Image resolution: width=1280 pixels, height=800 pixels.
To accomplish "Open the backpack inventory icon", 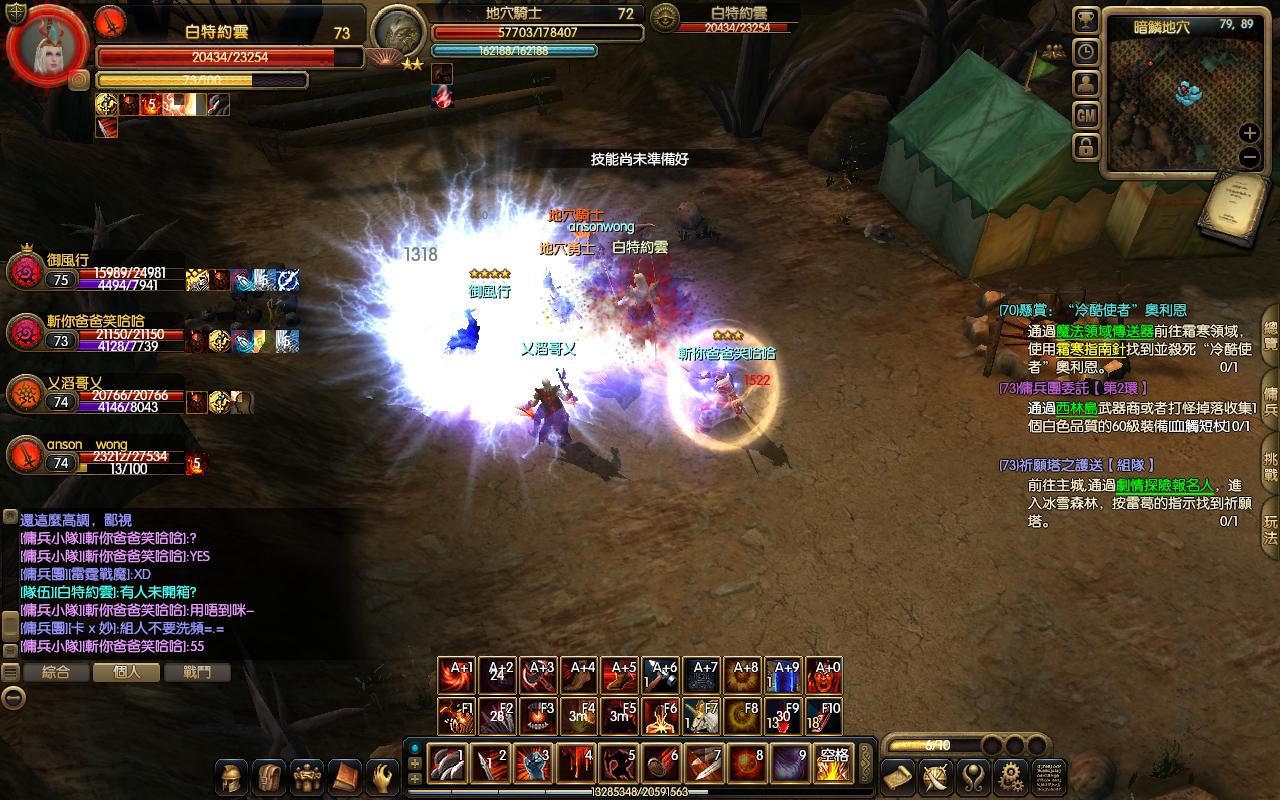I will click(x=270, y=776).
